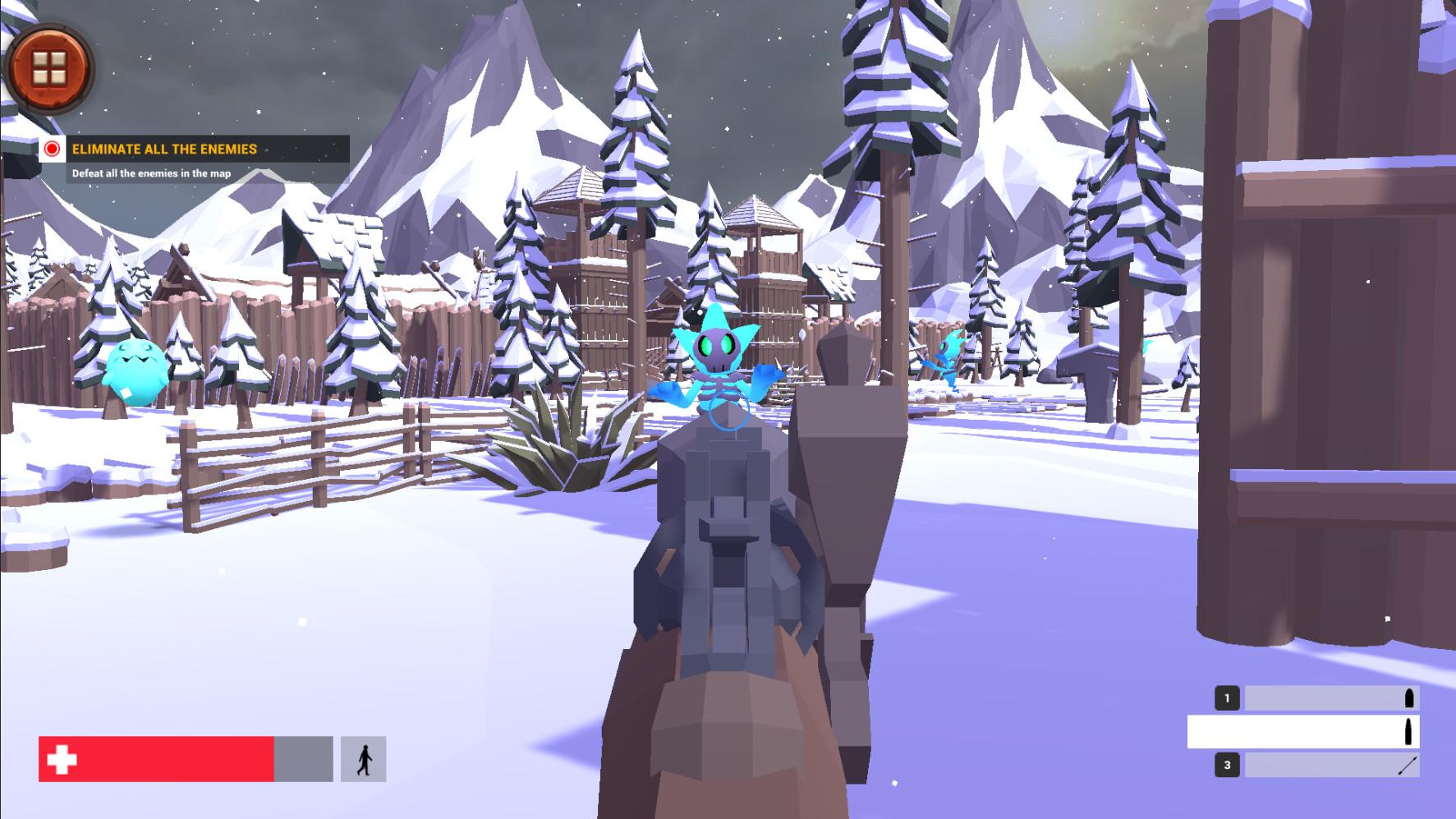Expand the ELIMINATE ALL THE ENEMIES objective details
The image size is (1456, 819).
point(164,149)
